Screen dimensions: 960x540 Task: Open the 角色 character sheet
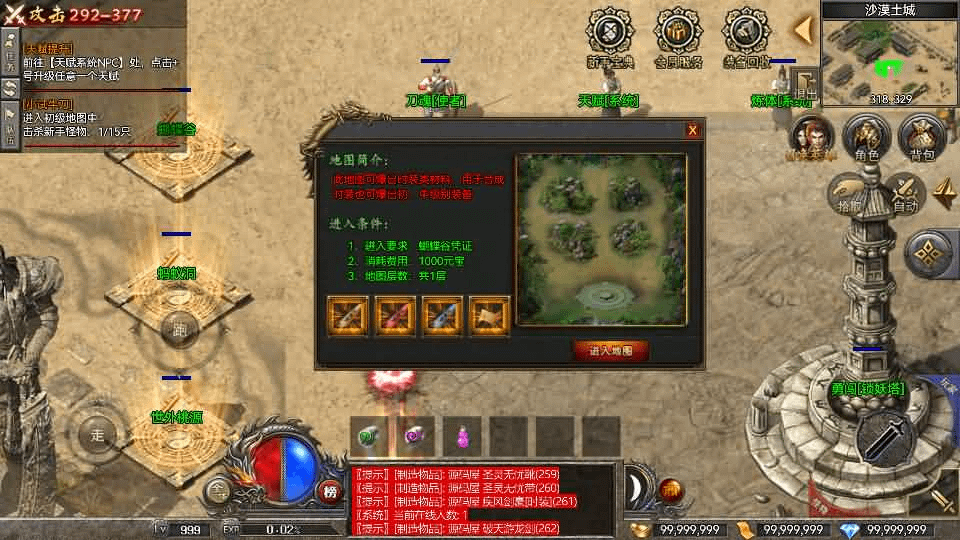[866, 138]
